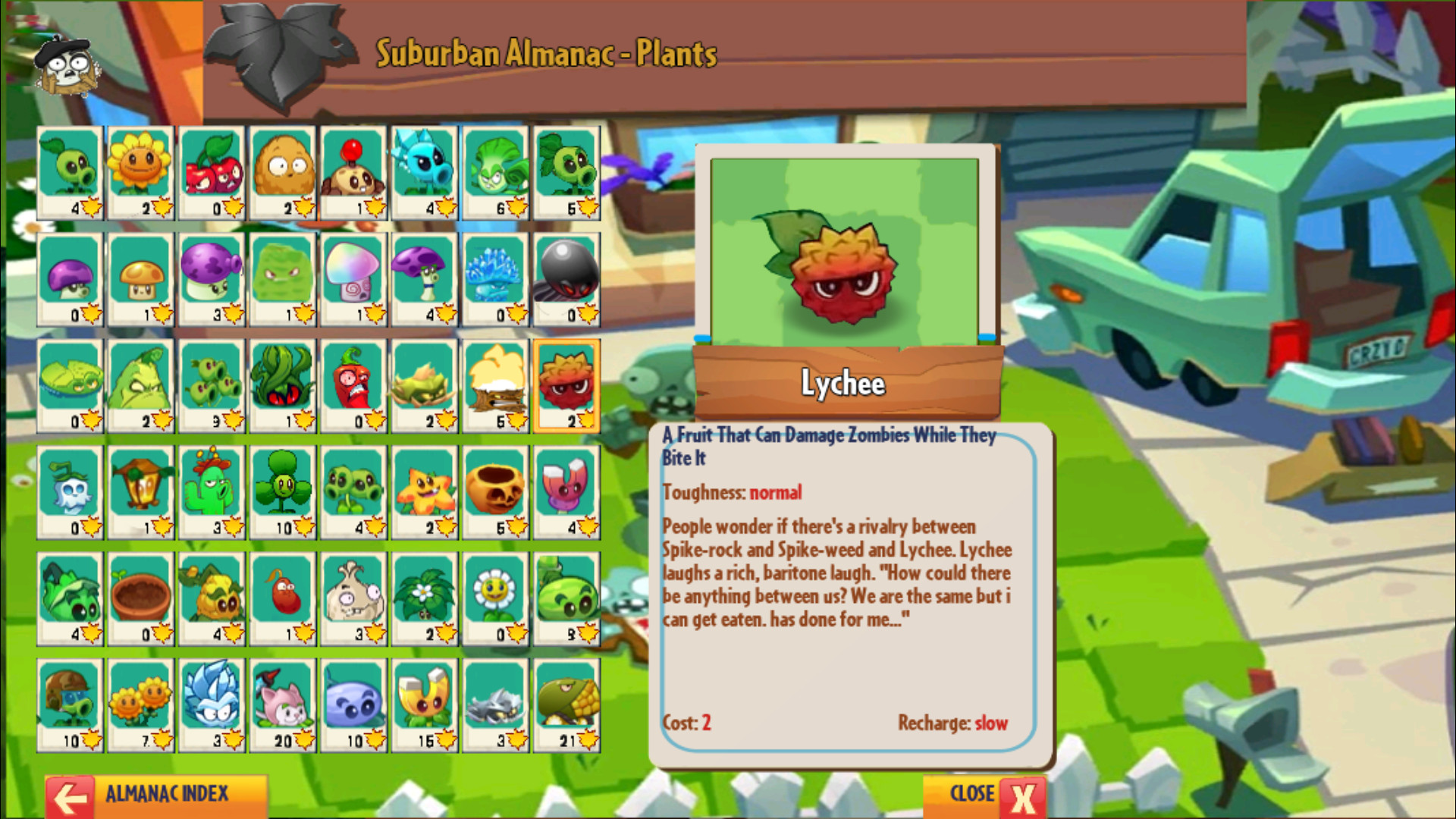
Task: View the Marigold daisy entry
Action: (494, 599)
